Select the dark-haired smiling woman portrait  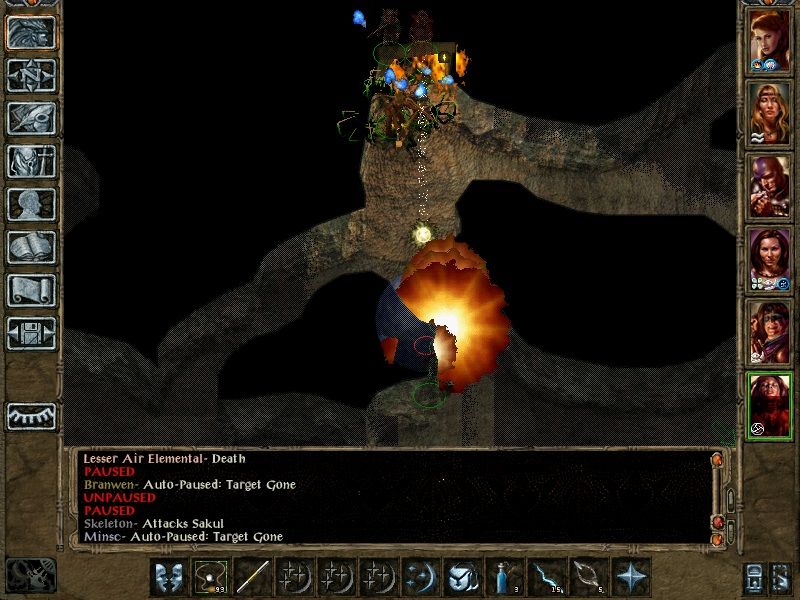770,259
